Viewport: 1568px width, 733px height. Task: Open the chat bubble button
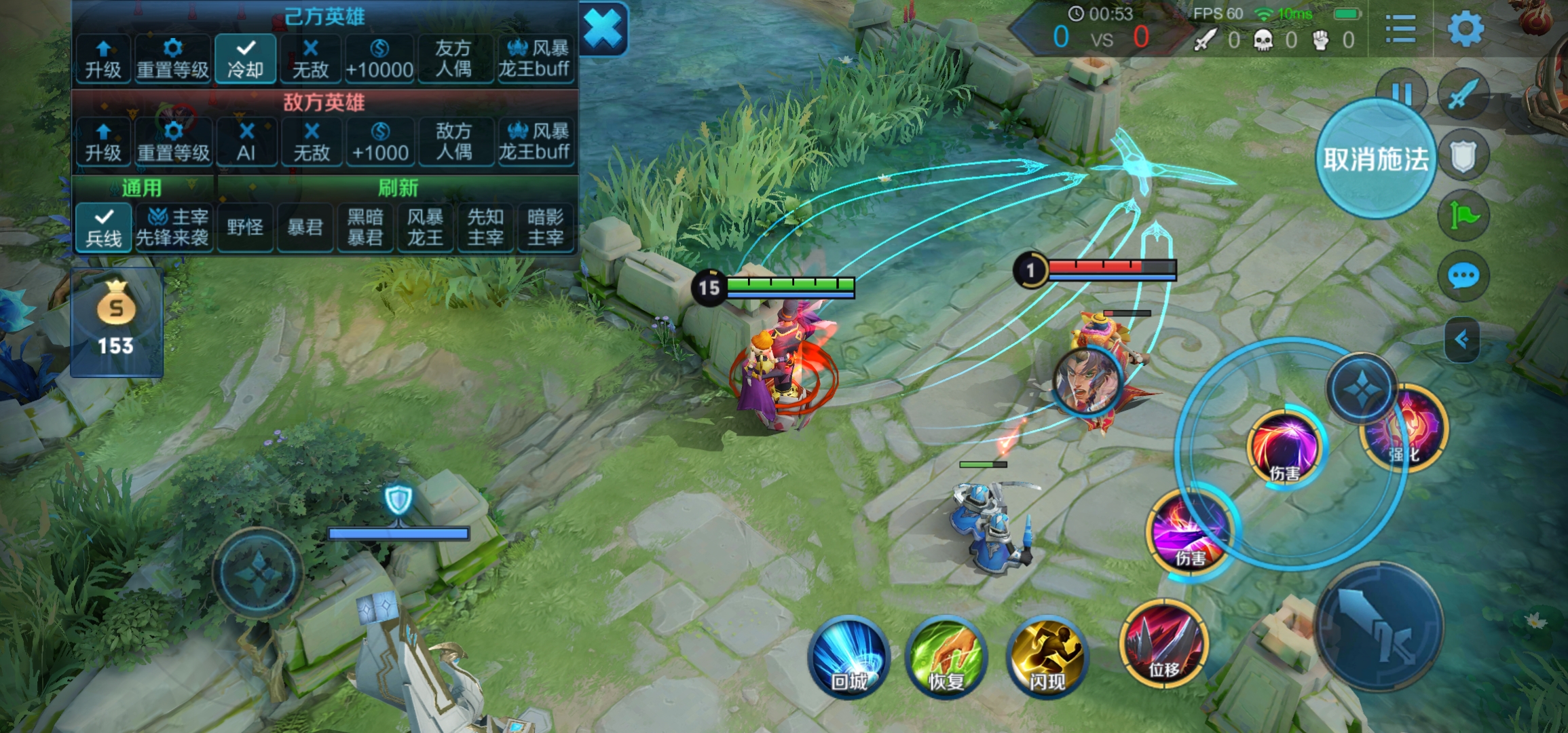[1463, 276]
